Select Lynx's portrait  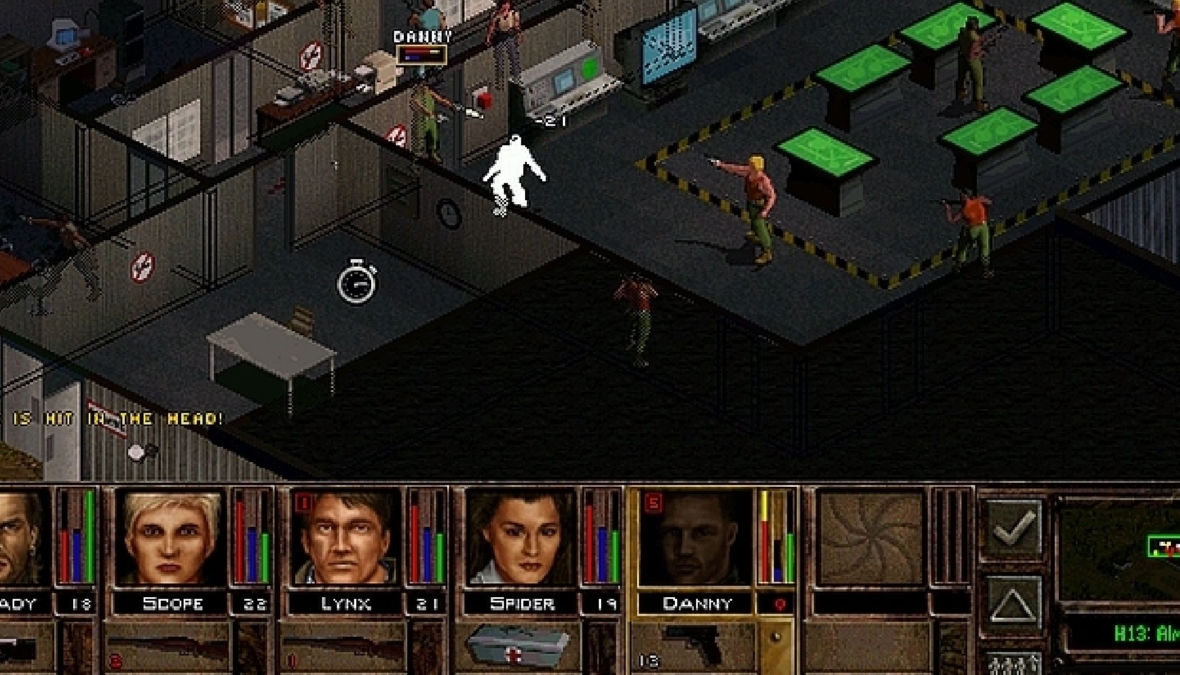click(345, 537)
